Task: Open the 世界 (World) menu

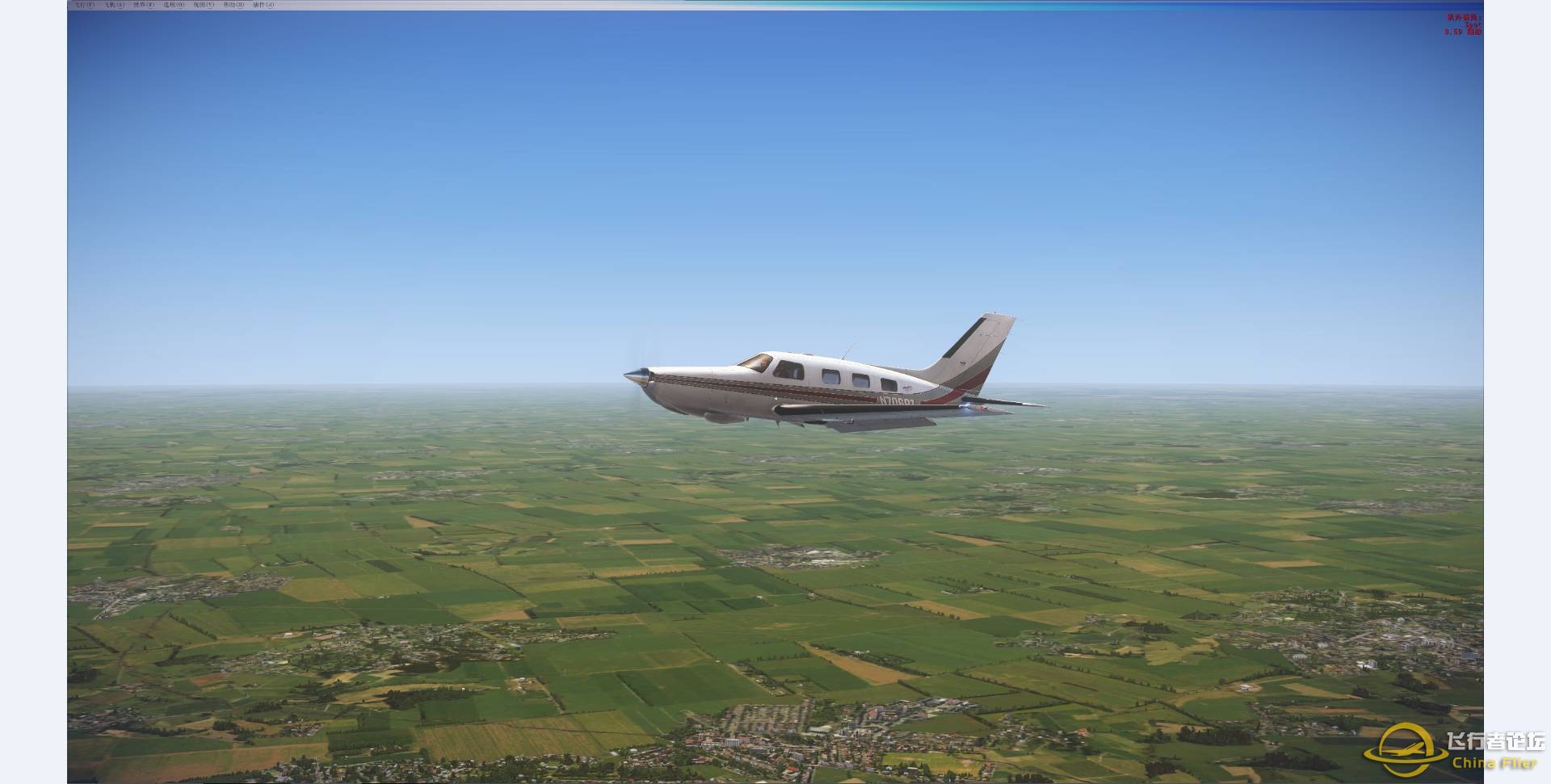Action: coord(144,5)
